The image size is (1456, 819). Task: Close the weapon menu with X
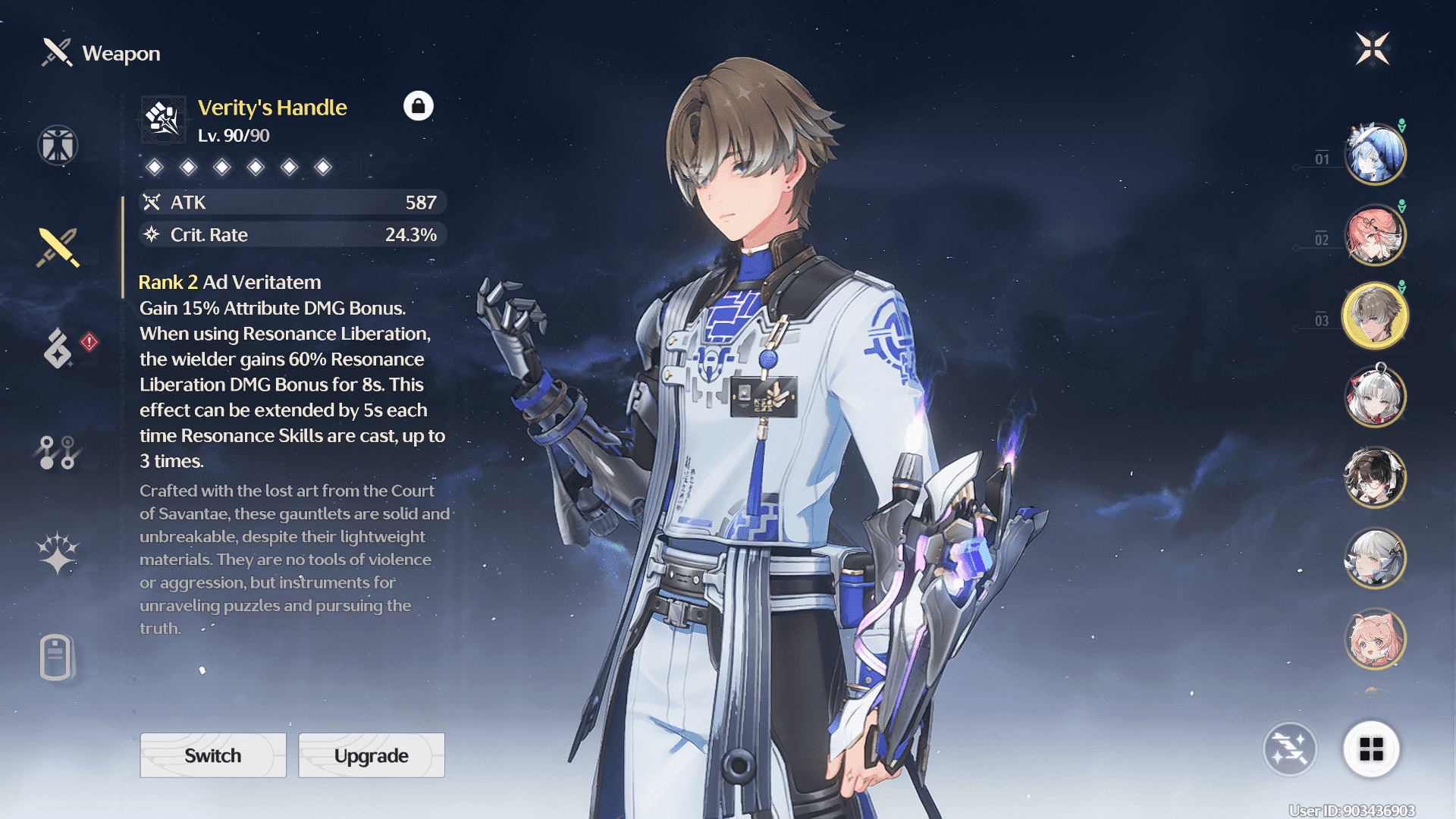click(x=1372, y=49)
